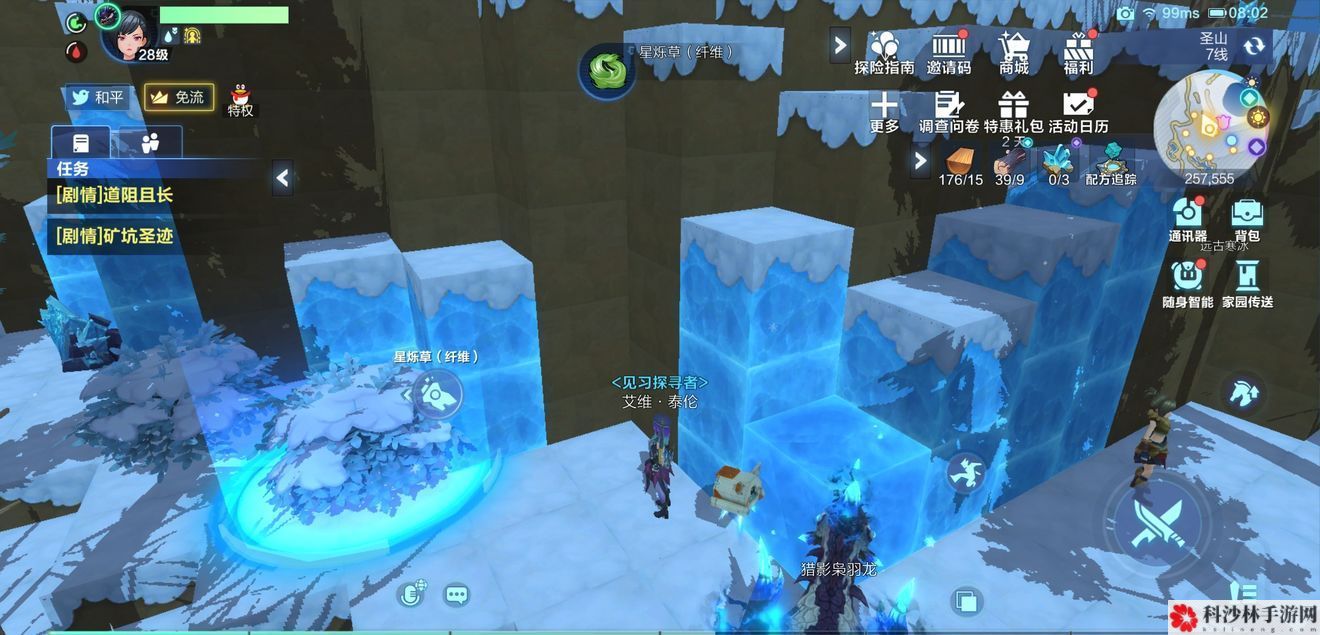Tap the crossed swords attack button
Image resolution: width=1320 pixels, height=635 pixels.
[1157, 524]
